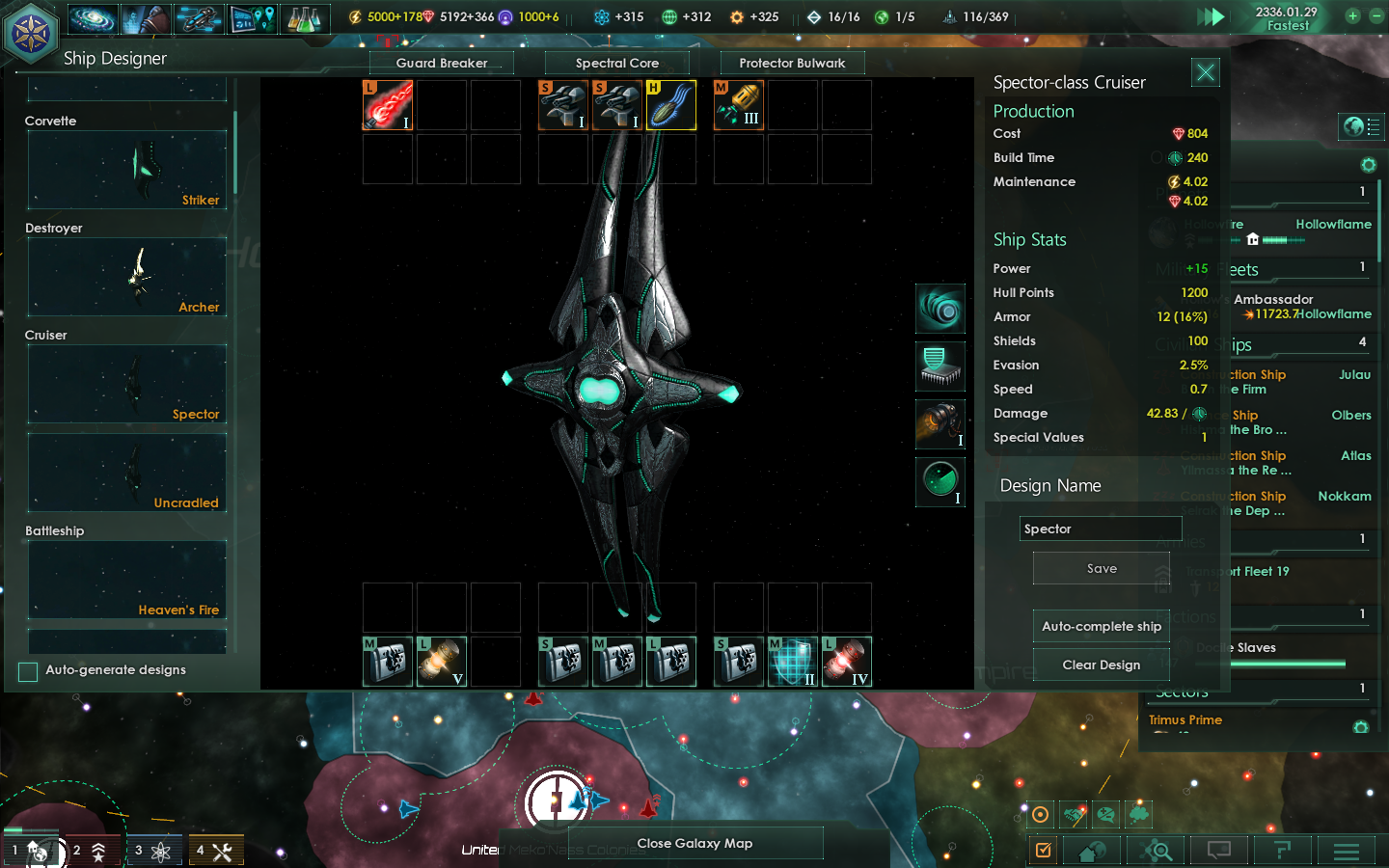Click Auto-complete ship button
The width and height of the screenshot is (1389, 868).
[1101, 627]
